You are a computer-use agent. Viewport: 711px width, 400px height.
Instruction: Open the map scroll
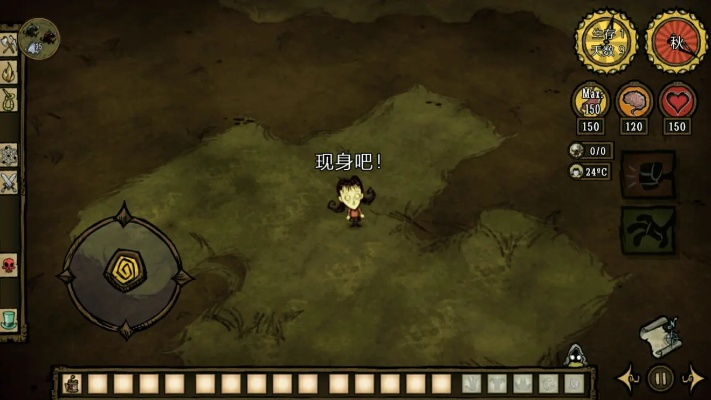(660, 336)
